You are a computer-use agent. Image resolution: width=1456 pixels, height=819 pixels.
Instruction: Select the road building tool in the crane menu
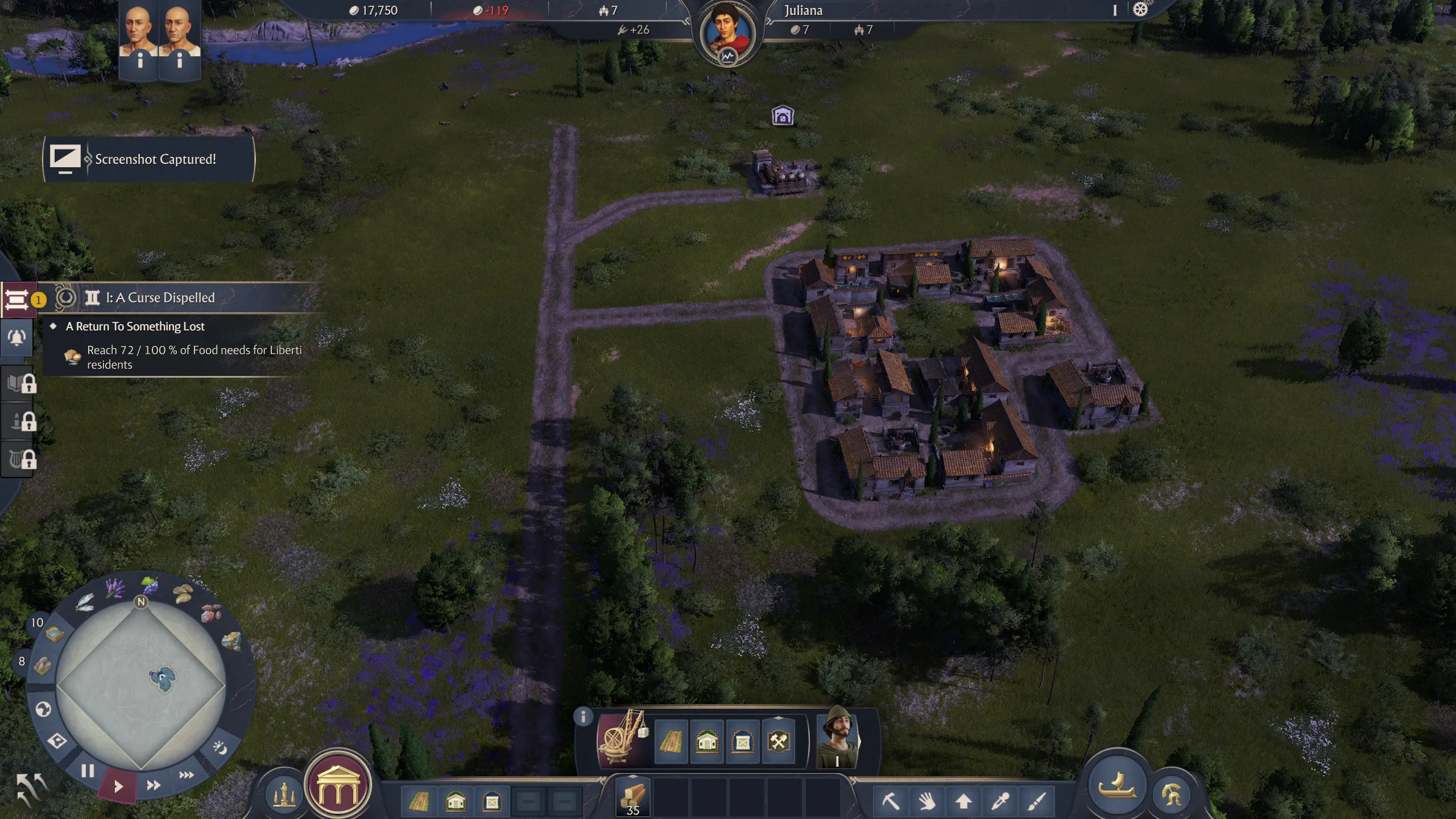[x=670, y=741]
